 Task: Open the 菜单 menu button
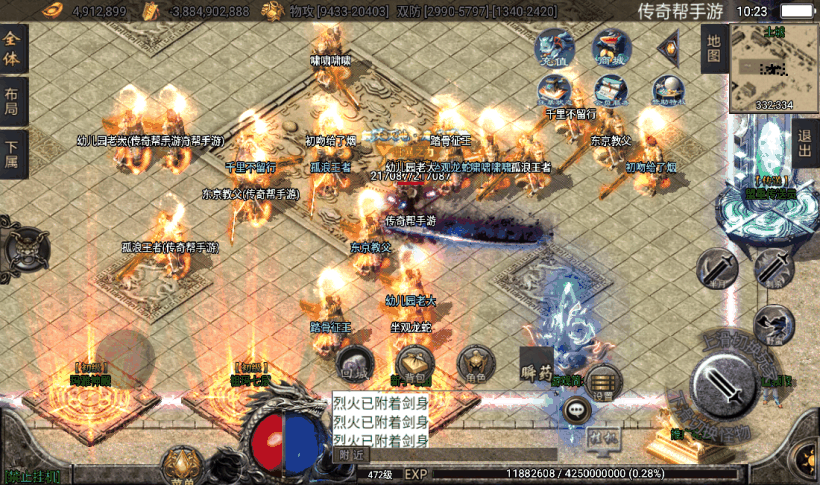tap(183, 466)
